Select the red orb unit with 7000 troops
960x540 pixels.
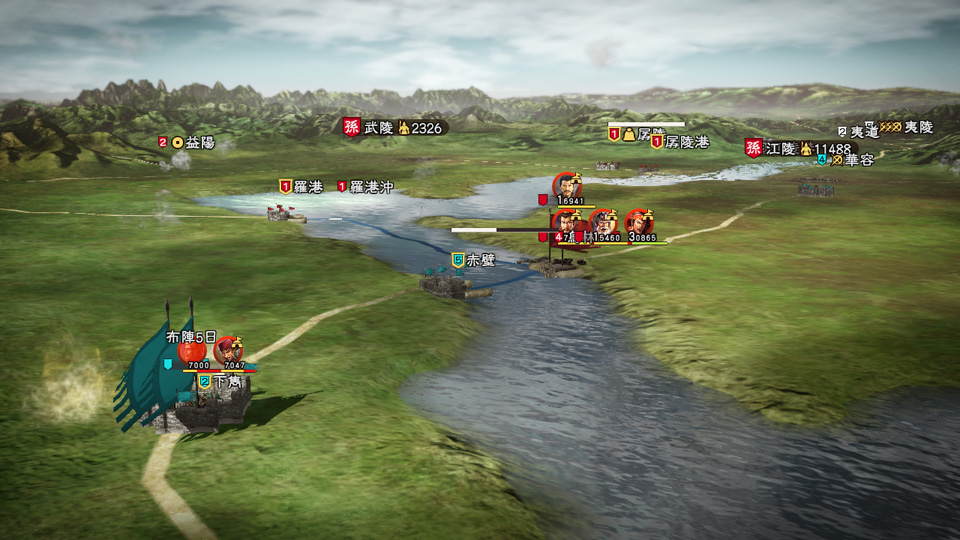[192, 351]
